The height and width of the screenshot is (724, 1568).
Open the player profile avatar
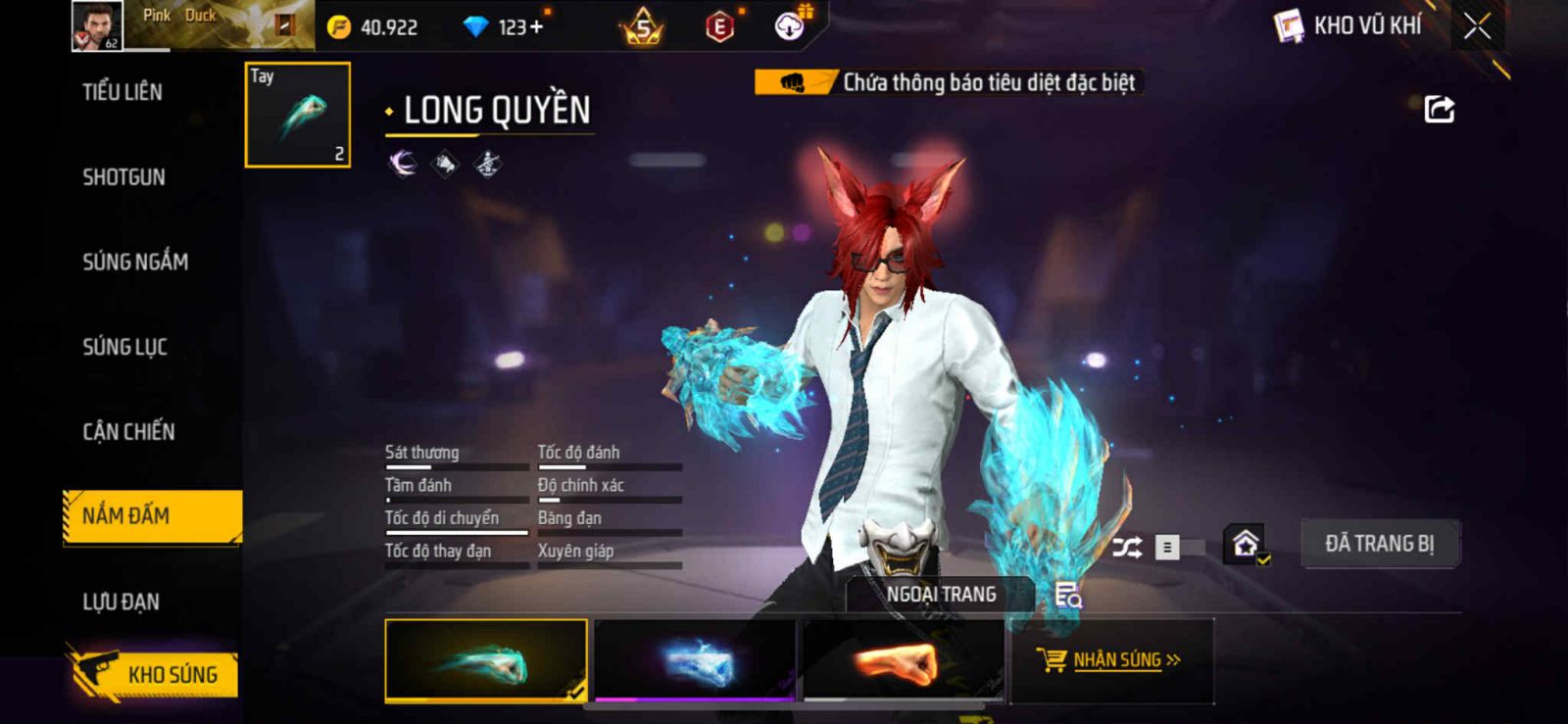(x=97, y=25)
